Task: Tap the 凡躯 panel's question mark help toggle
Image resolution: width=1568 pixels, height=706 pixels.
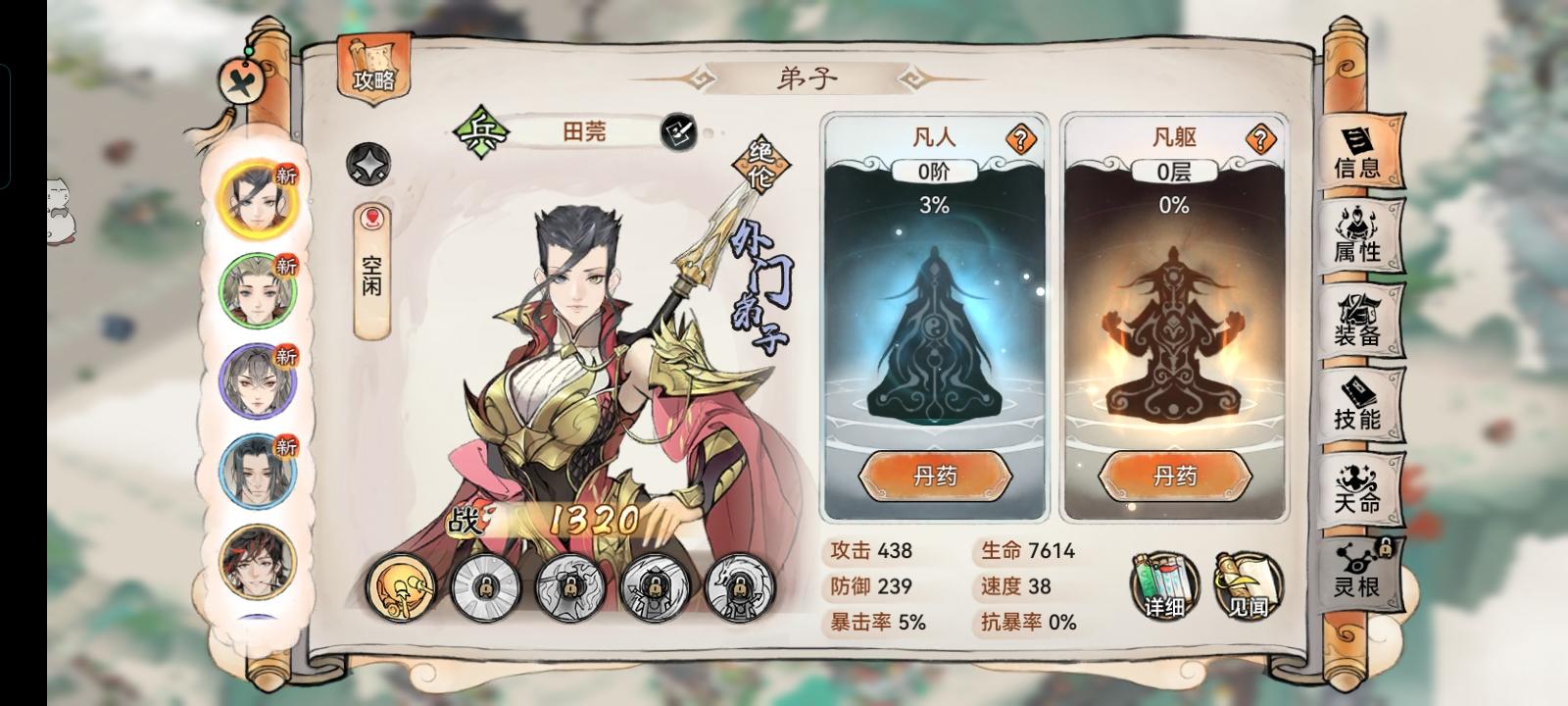Action: coord(1260,137)
